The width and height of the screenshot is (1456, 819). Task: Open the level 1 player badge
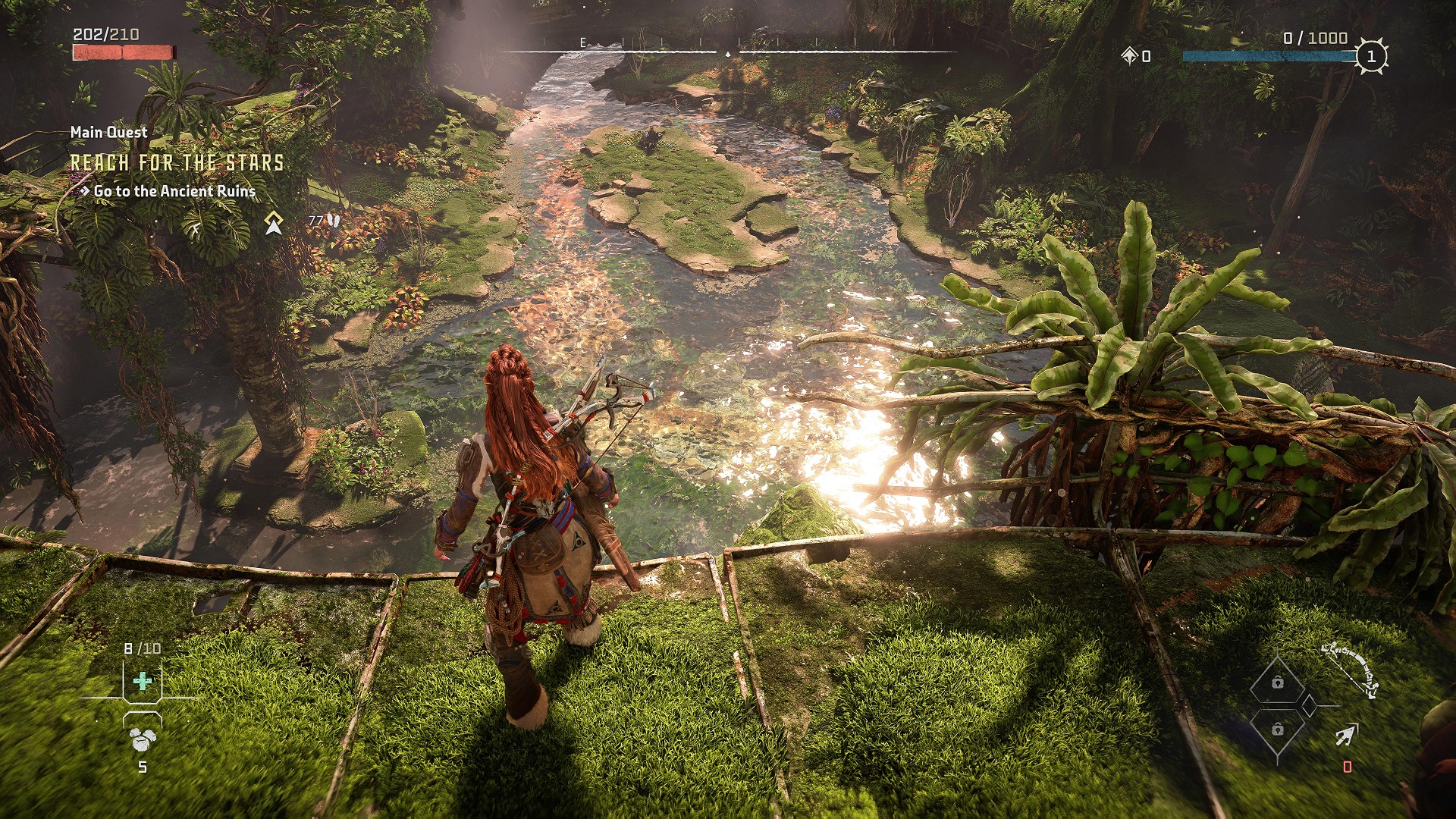click(x=1370, y=56)
